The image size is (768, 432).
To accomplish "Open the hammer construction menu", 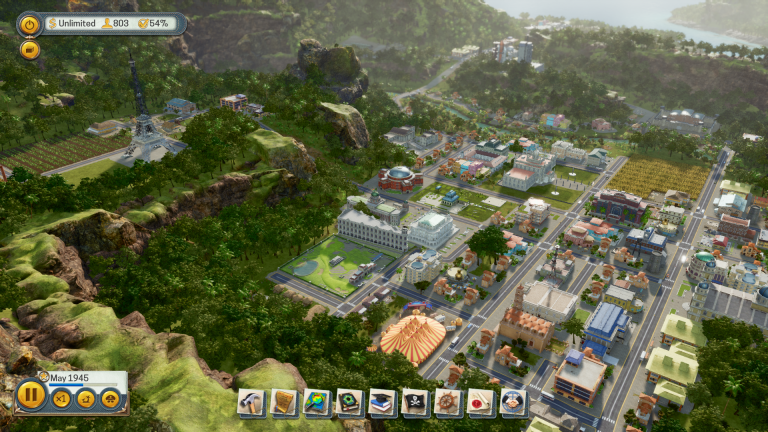I will click(251, 402).
